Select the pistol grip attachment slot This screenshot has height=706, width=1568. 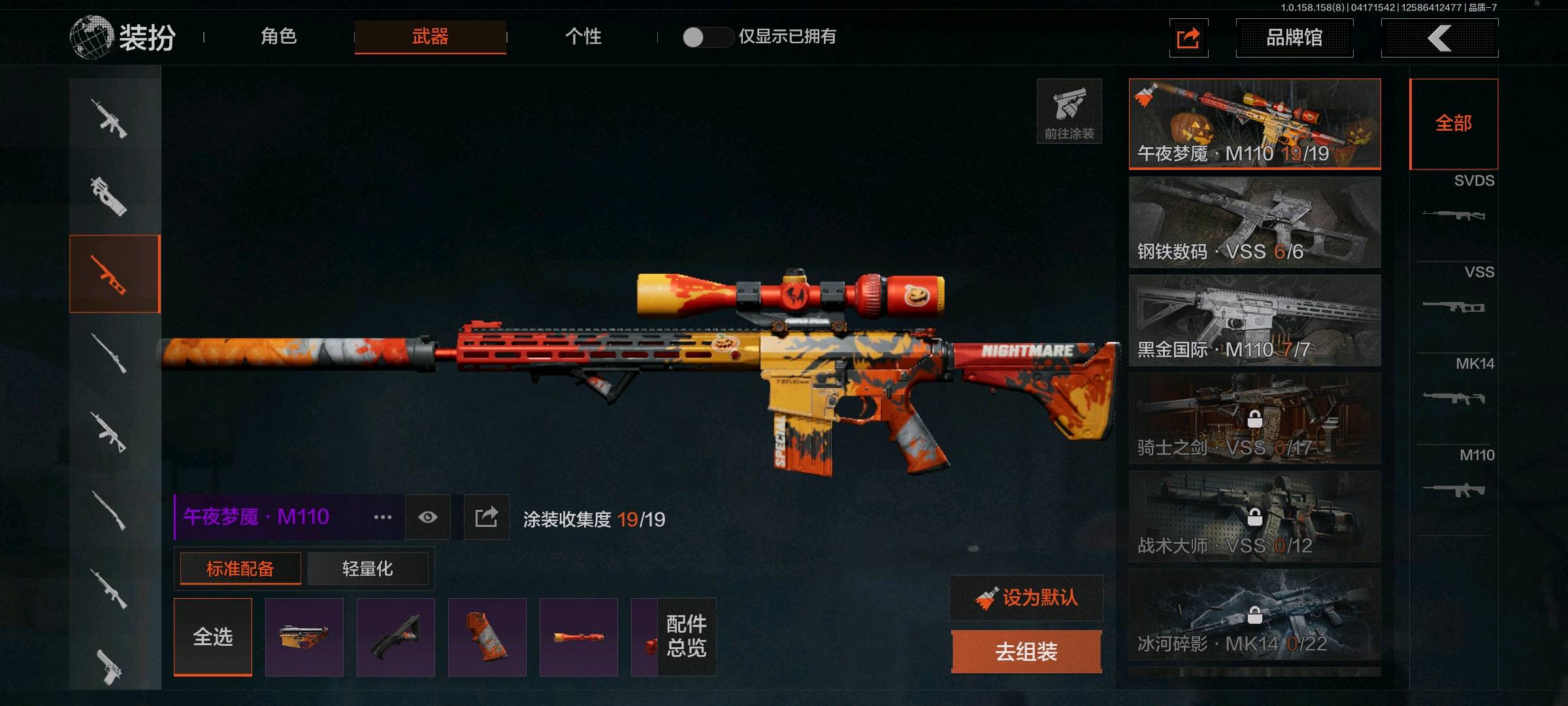(487, 637)
